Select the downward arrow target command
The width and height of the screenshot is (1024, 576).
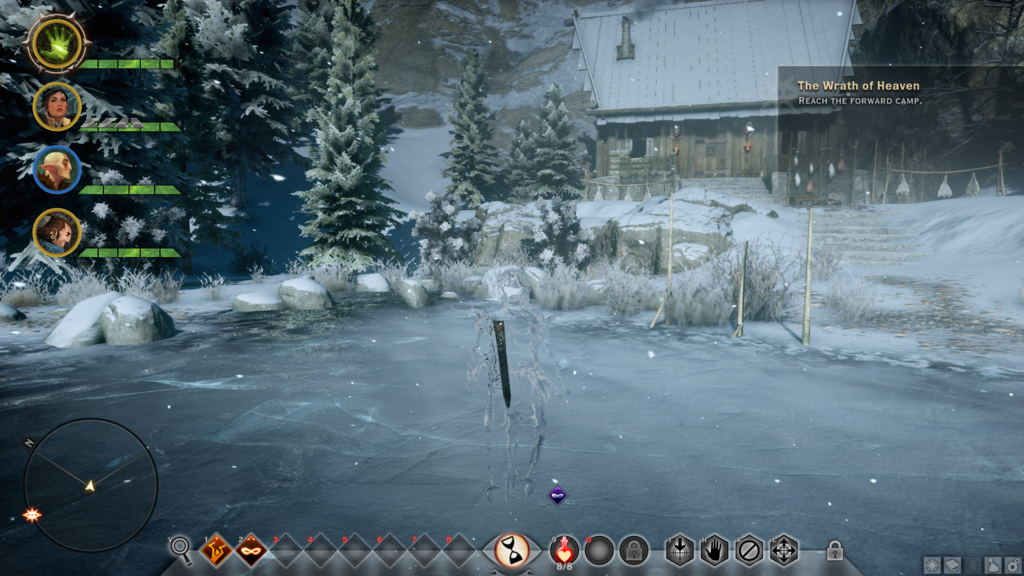[x=680, y=550]
